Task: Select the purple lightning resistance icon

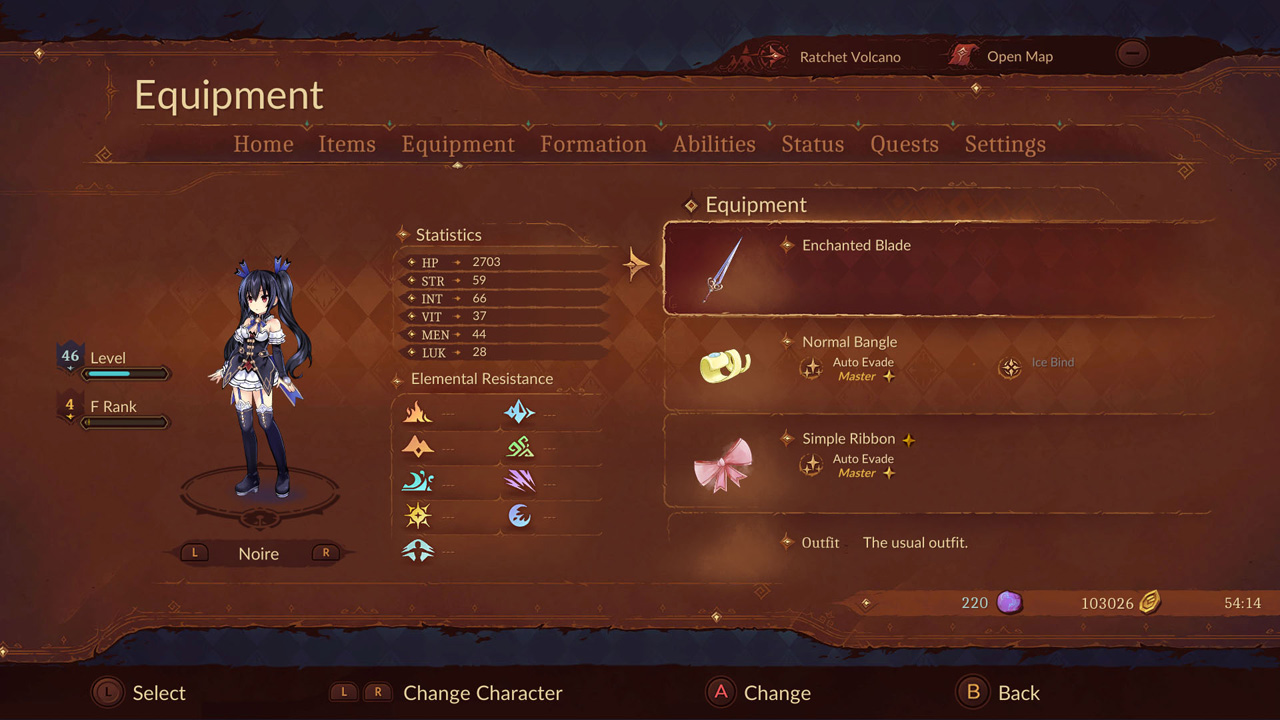Action: pos(520,481)
